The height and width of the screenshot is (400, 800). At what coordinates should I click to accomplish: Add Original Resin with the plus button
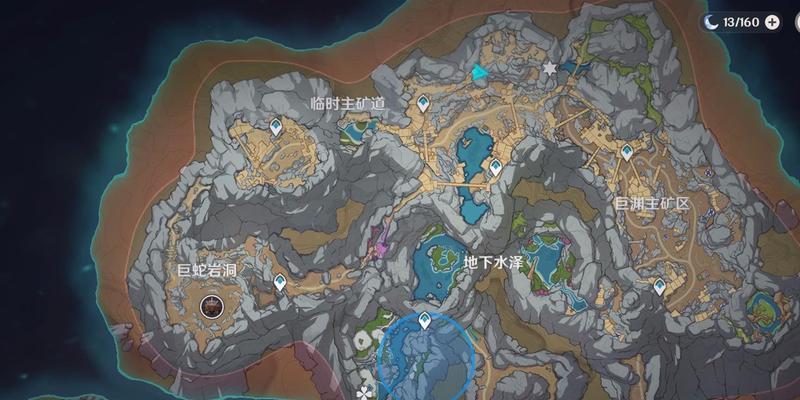tap(773, 21)
